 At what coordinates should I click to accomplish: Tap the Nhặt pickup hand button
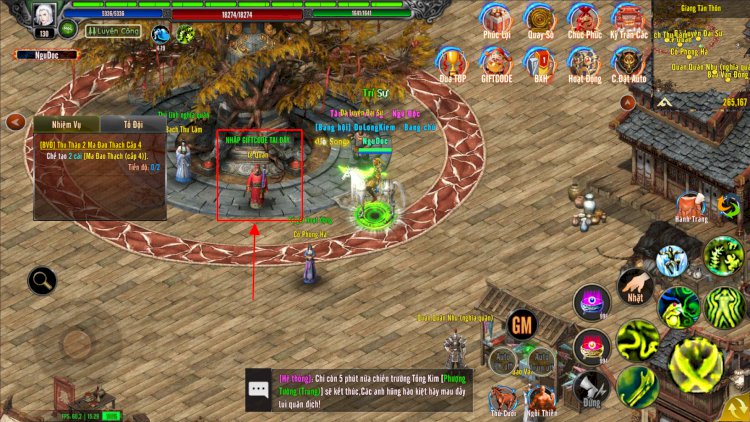point(635,286)
